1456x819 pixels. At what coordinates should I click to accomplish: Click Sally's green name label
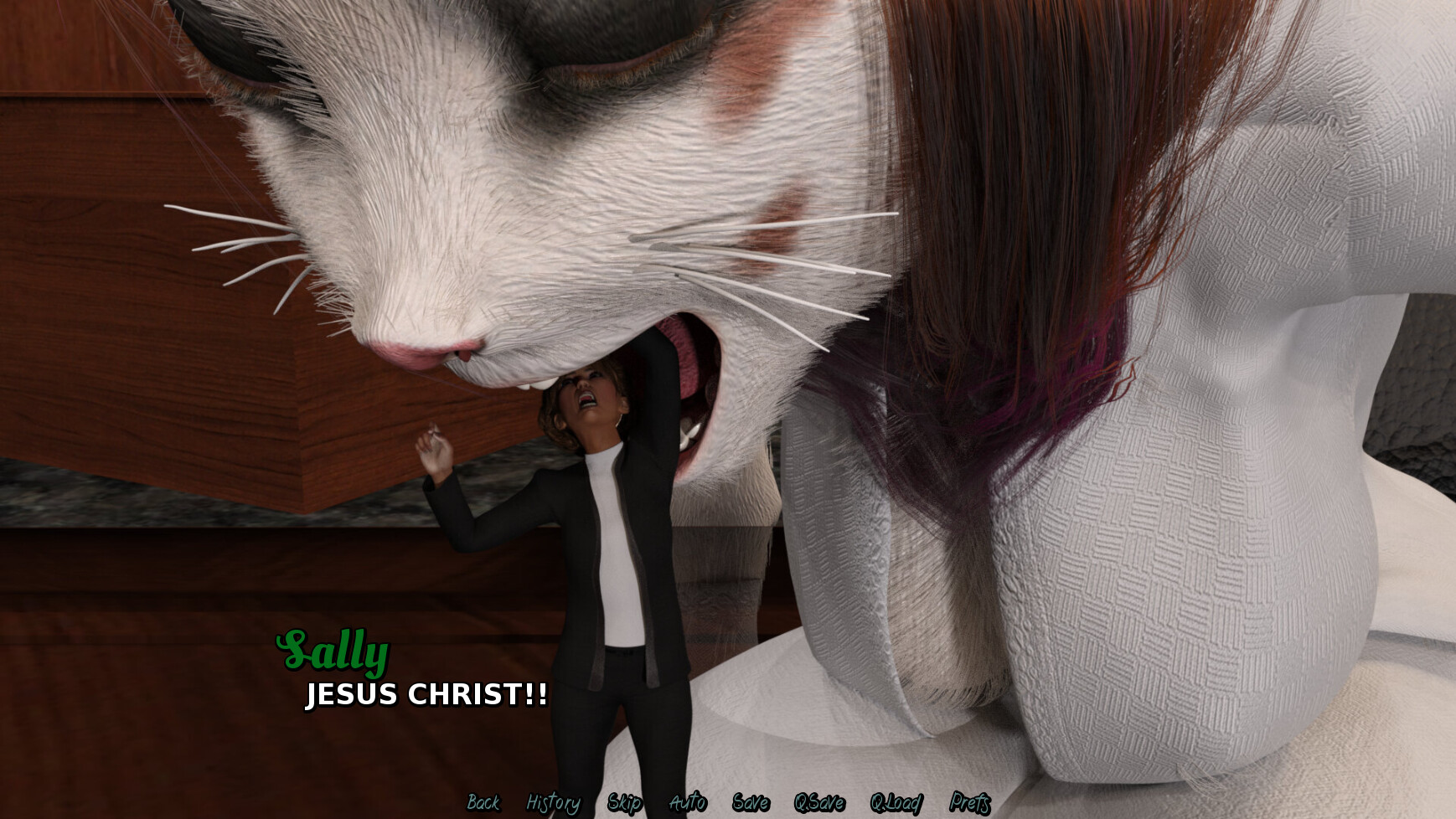332,652
